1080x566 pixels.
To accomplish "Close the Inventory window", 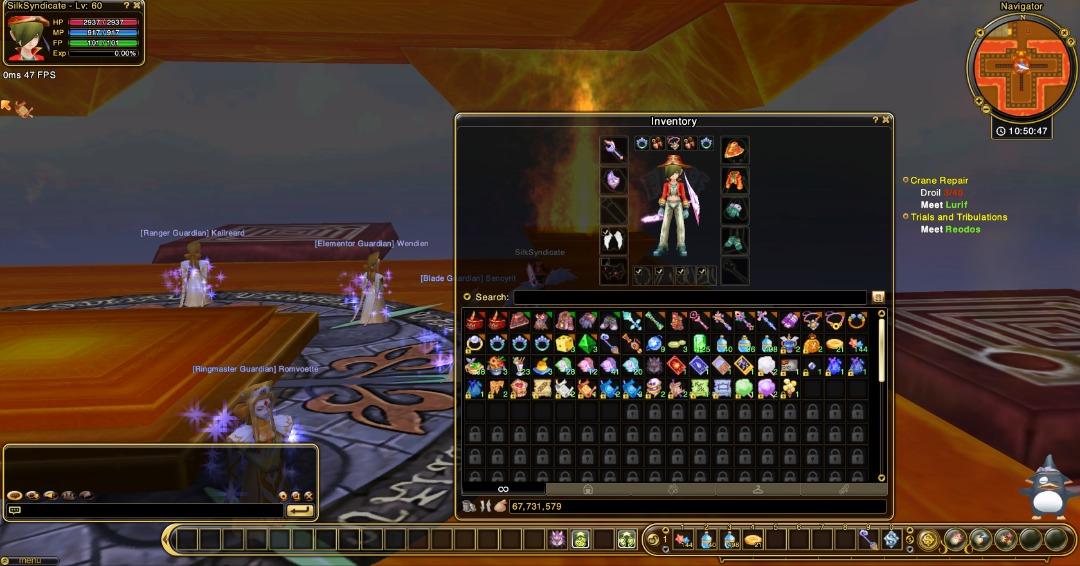I will pos(885,120).
